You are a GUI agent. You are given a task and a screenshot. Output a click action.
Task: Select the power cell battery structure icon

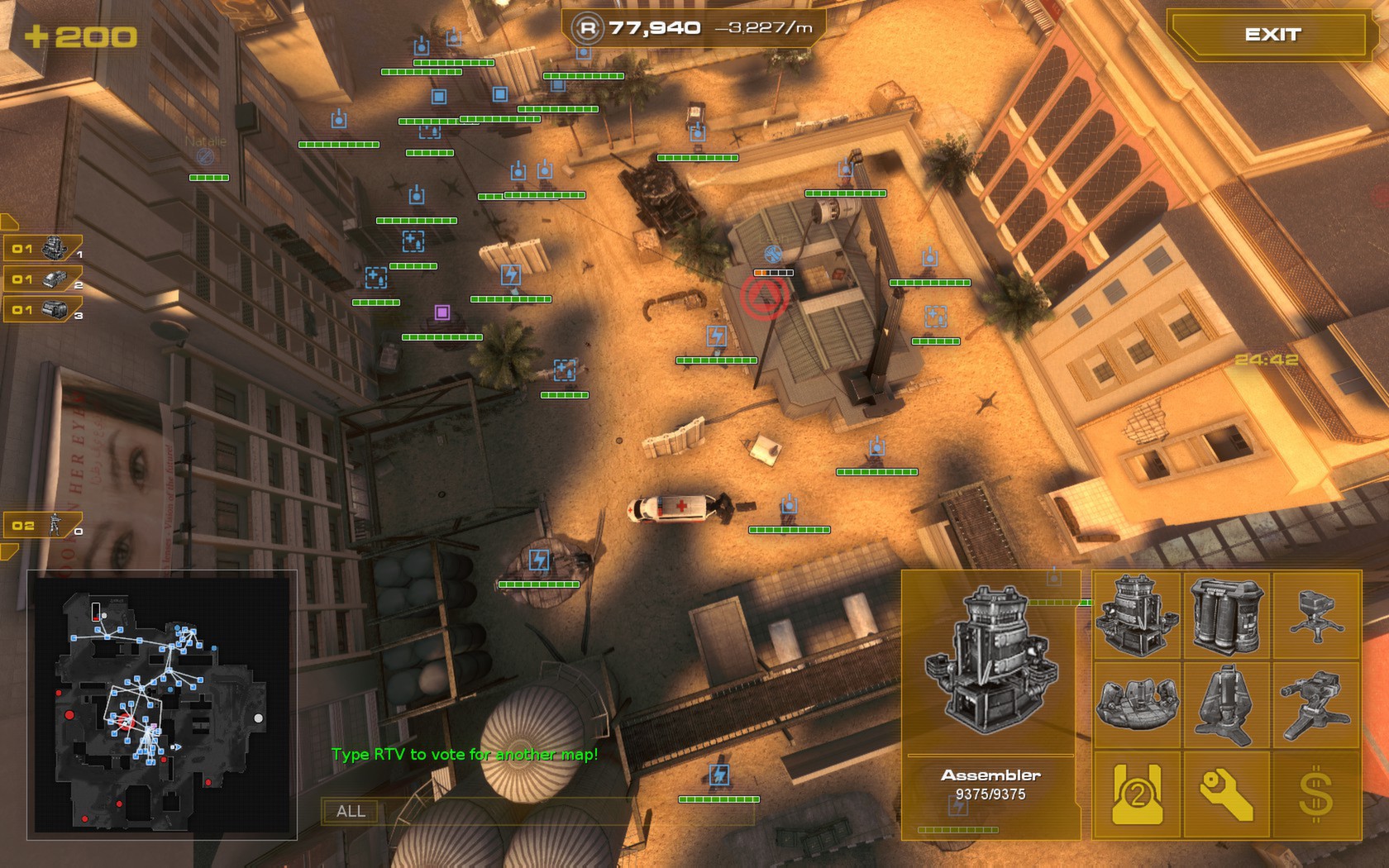click(1226, 616)
